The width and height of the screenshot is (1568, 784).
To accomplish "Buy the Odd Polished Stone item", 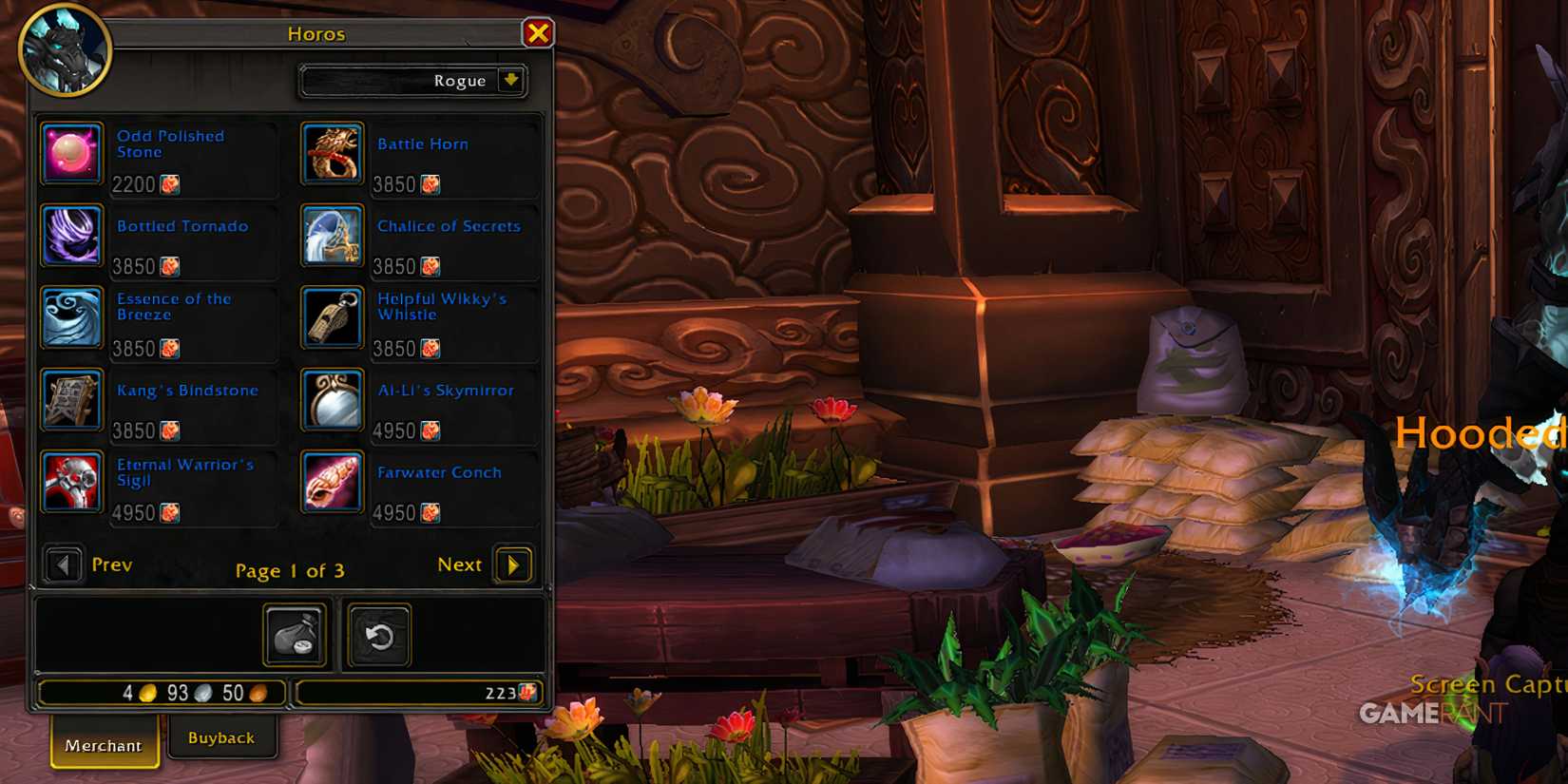I will pos(70,153).
